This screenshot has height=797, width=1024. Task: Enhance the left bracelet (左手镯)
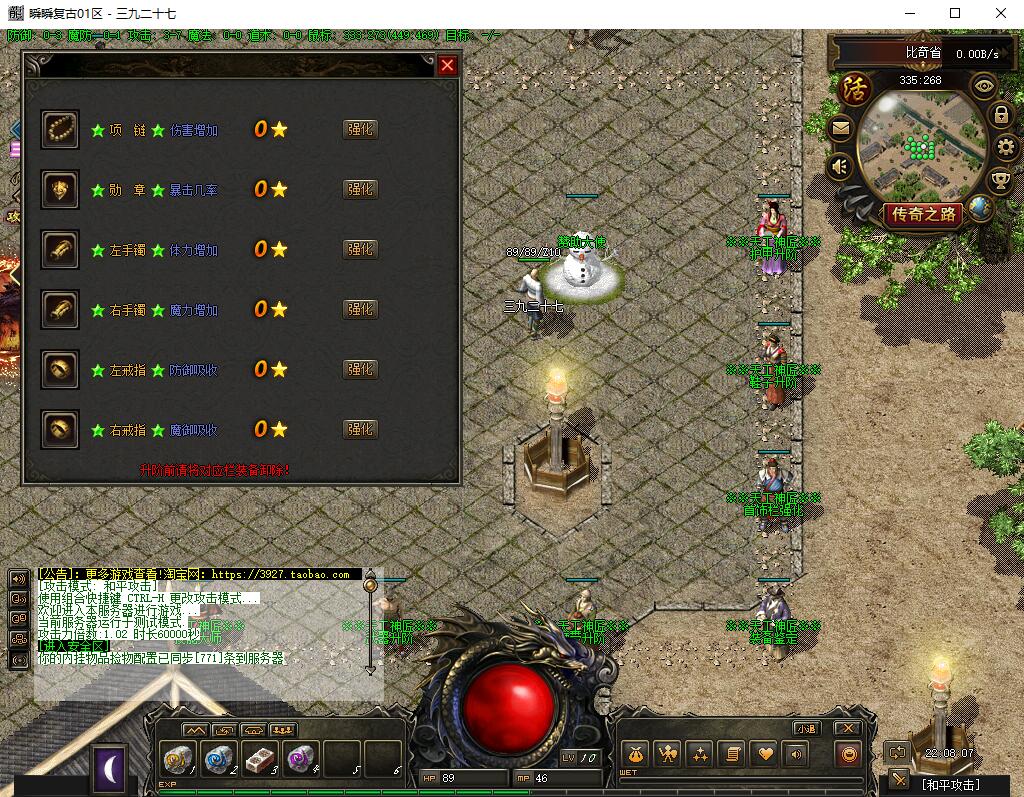click(x=360, y=249)
